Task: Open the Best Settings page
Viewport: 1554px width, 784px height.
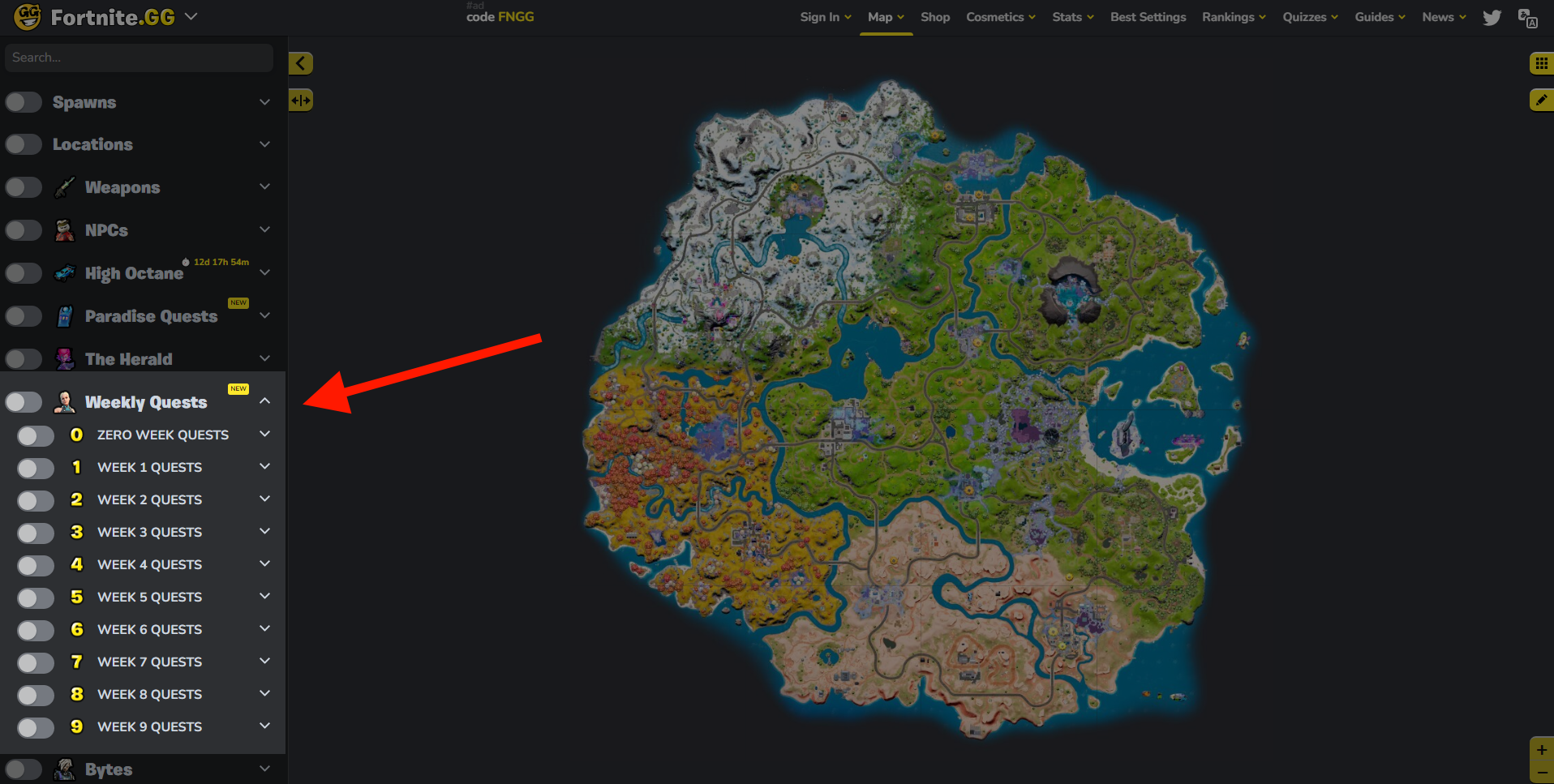Action: pyautogui.click(x=1148, y=16)
